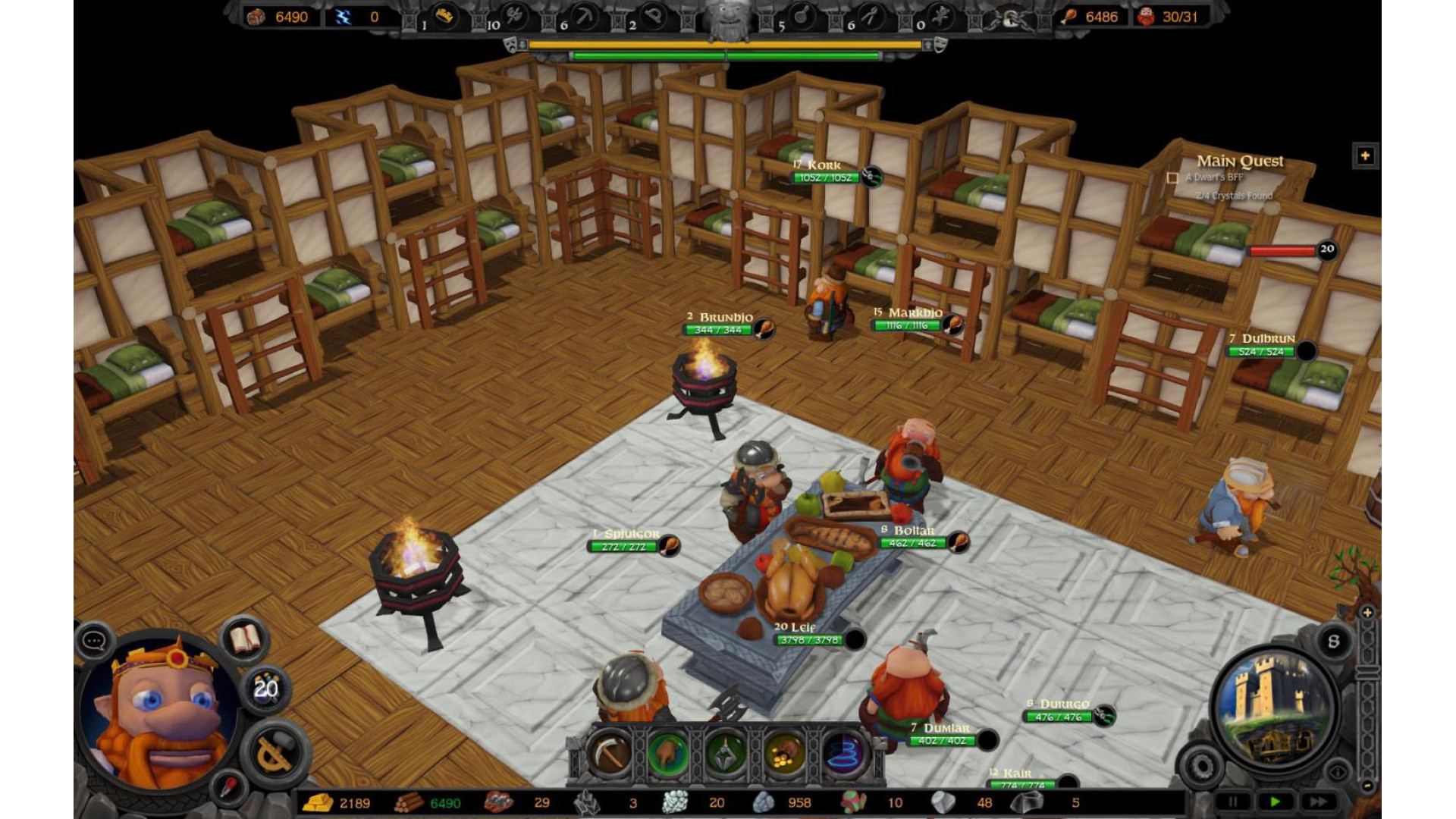Viewport: 1456px width, 819px height.
Task: Select the crown royal job filter
Action: click(444, 17)
